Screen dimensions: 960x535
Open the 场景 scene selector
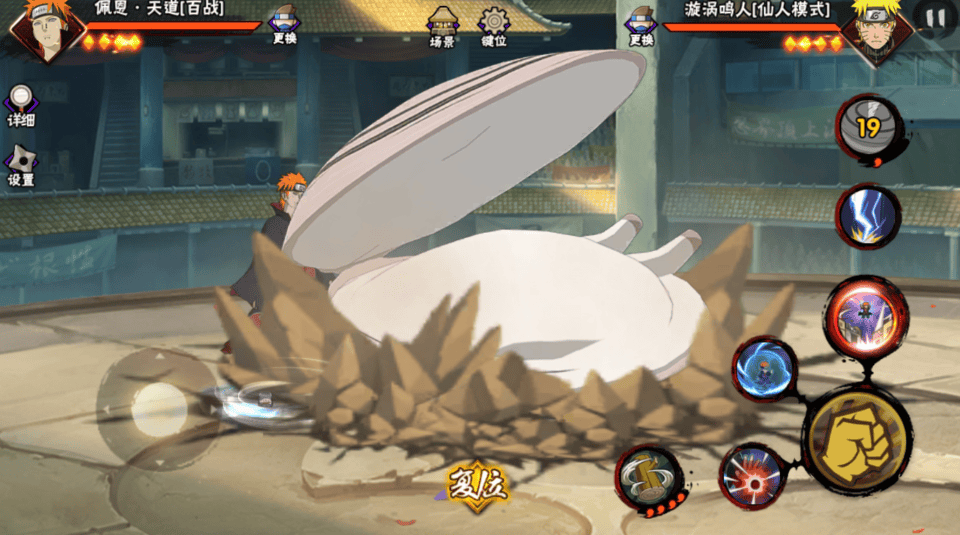tap(442, 27)
